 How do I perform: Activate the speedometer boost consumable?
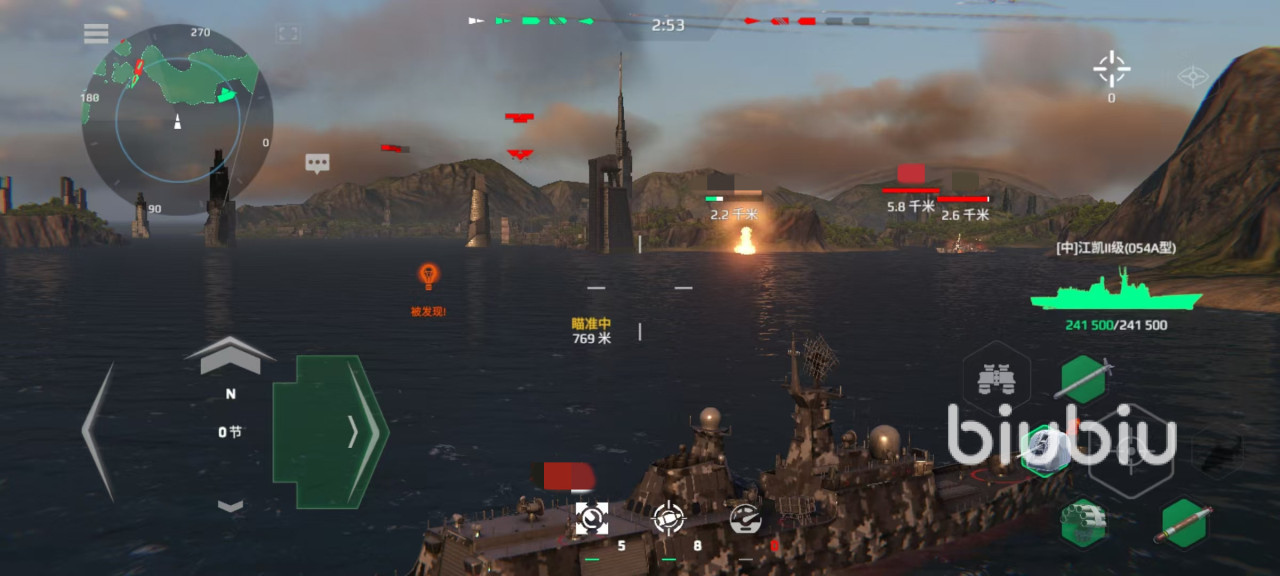click(x=745, y=518)
